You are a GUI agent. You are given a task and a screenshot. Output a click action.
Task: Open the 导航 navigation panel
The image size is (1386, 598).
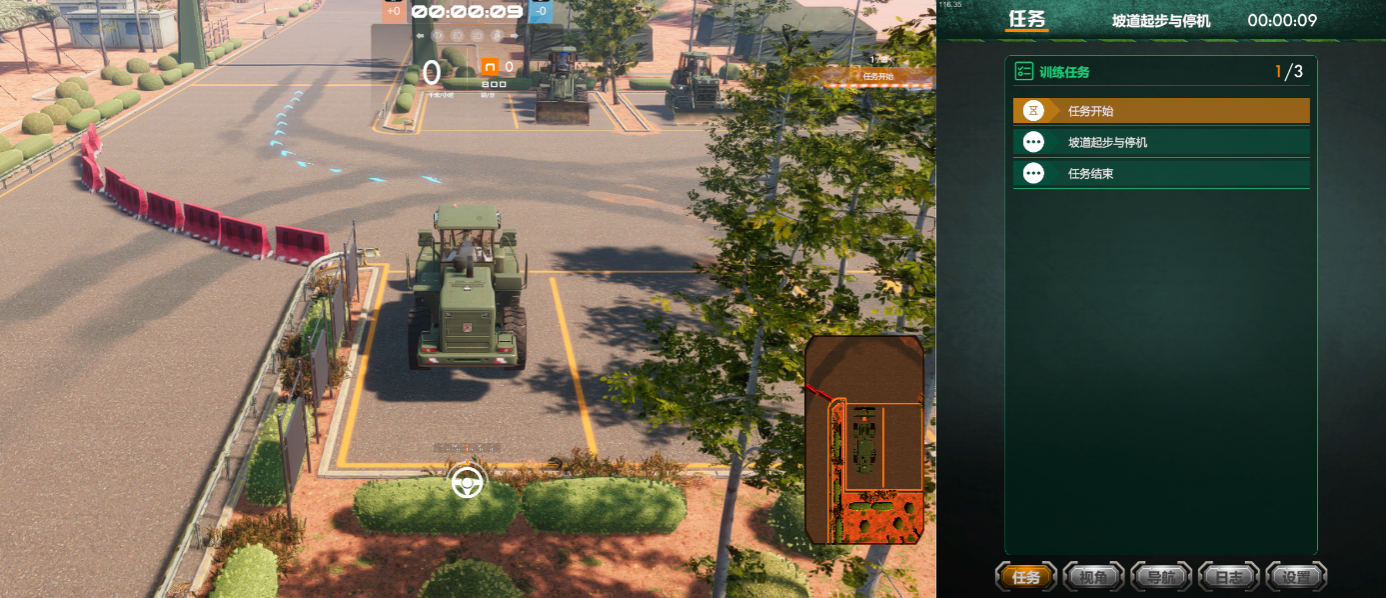[x=1161, y=577]
